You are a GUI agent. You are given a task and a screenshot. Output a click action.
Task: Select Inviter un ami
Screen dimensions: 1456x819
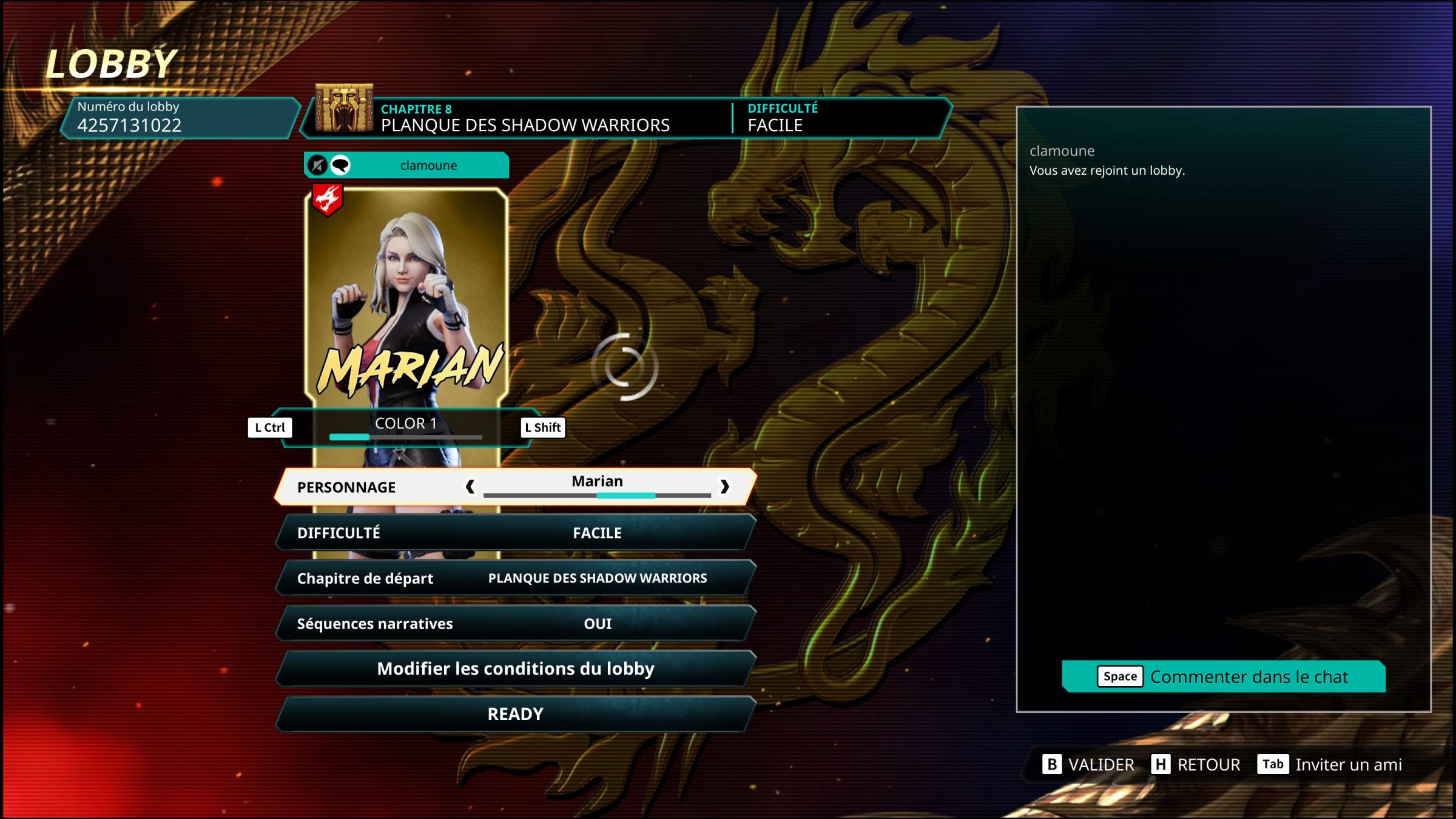[1330, 764]
